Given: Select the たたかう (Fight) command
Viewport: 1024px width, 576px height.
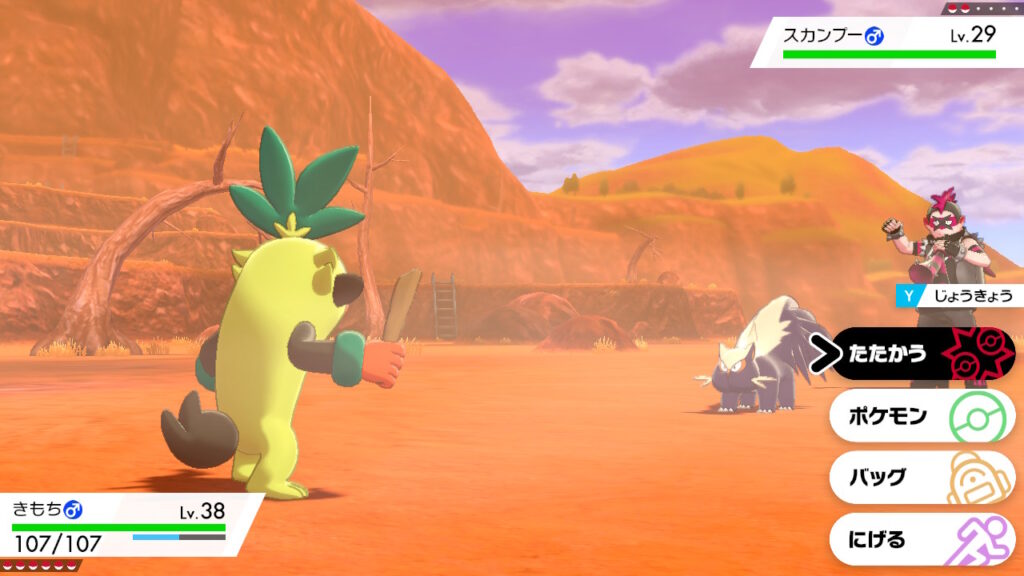Looking at the screenshot, I should 920,354.
